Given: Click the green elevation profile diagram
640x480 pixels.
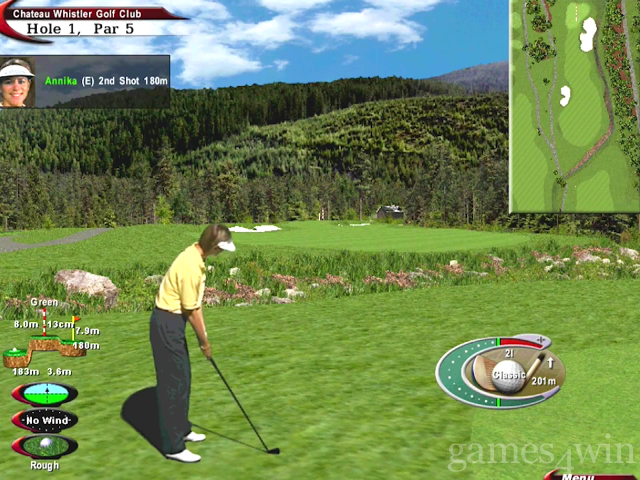Looking at the screenshot, I should [45, 345].
